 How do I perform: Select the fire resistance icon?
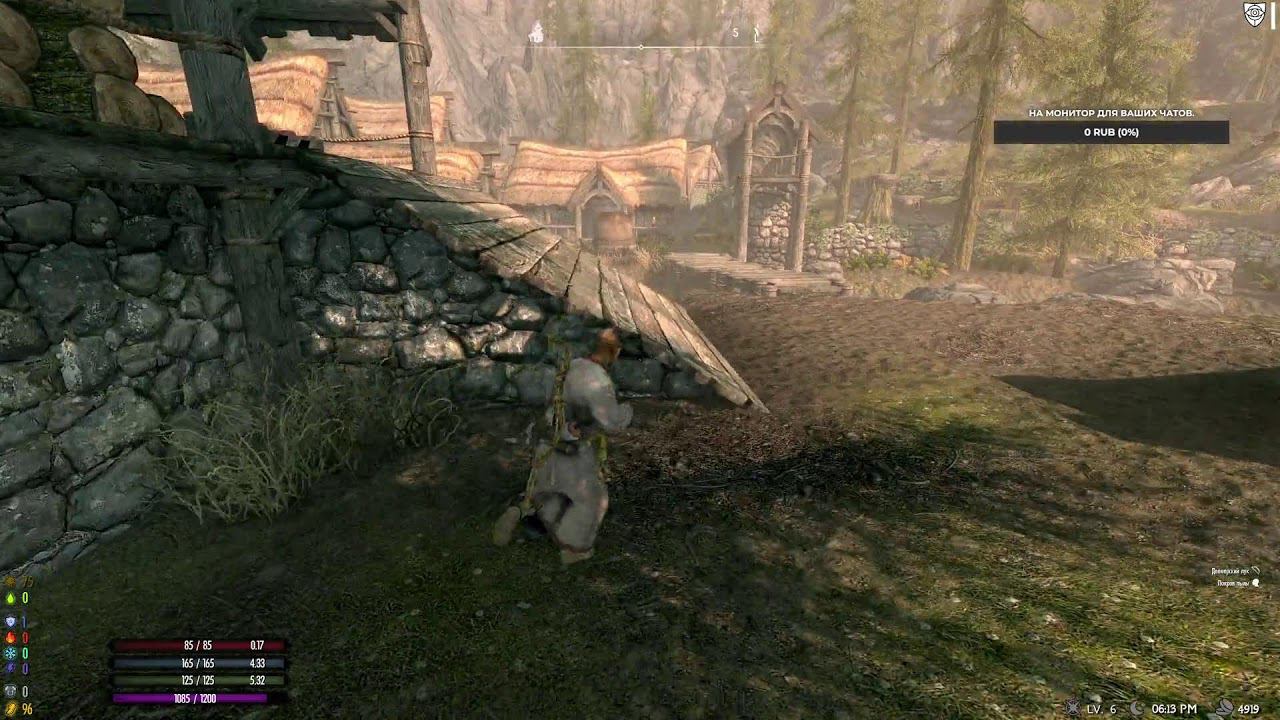[x=10, y=637]
